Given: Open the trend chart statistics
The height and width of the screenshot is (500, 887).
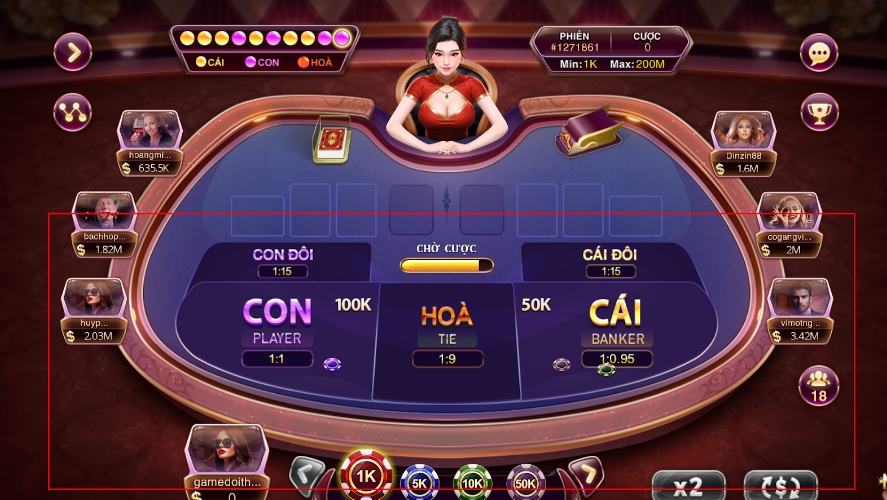Looking at the screenshot, I should (x=73, y=111).
